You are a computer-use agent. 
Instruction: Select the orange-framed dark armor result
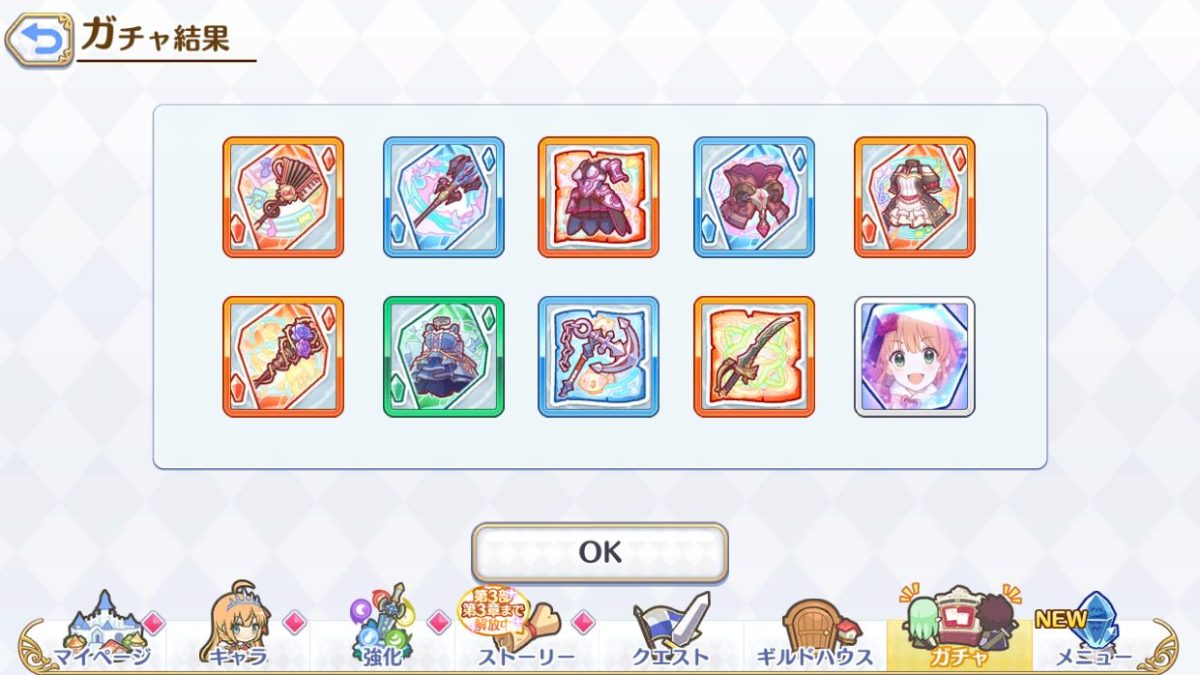pyautogui.click(x=599, y=197)
